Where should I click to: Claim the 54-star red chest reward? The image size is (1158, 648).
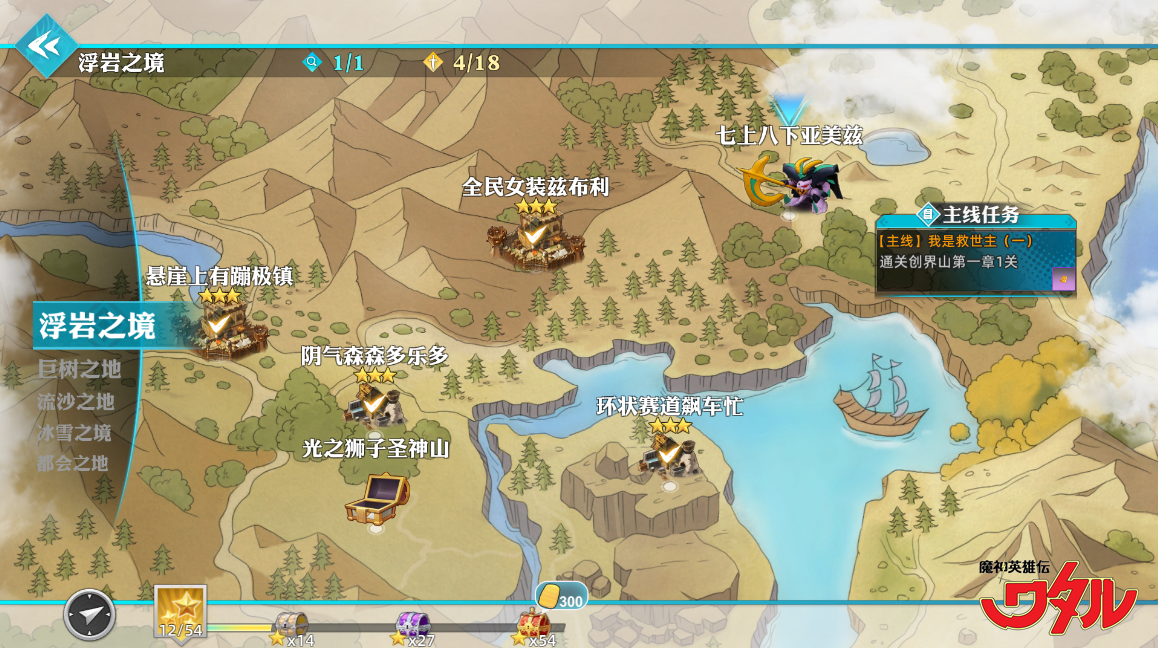(533, 626)
